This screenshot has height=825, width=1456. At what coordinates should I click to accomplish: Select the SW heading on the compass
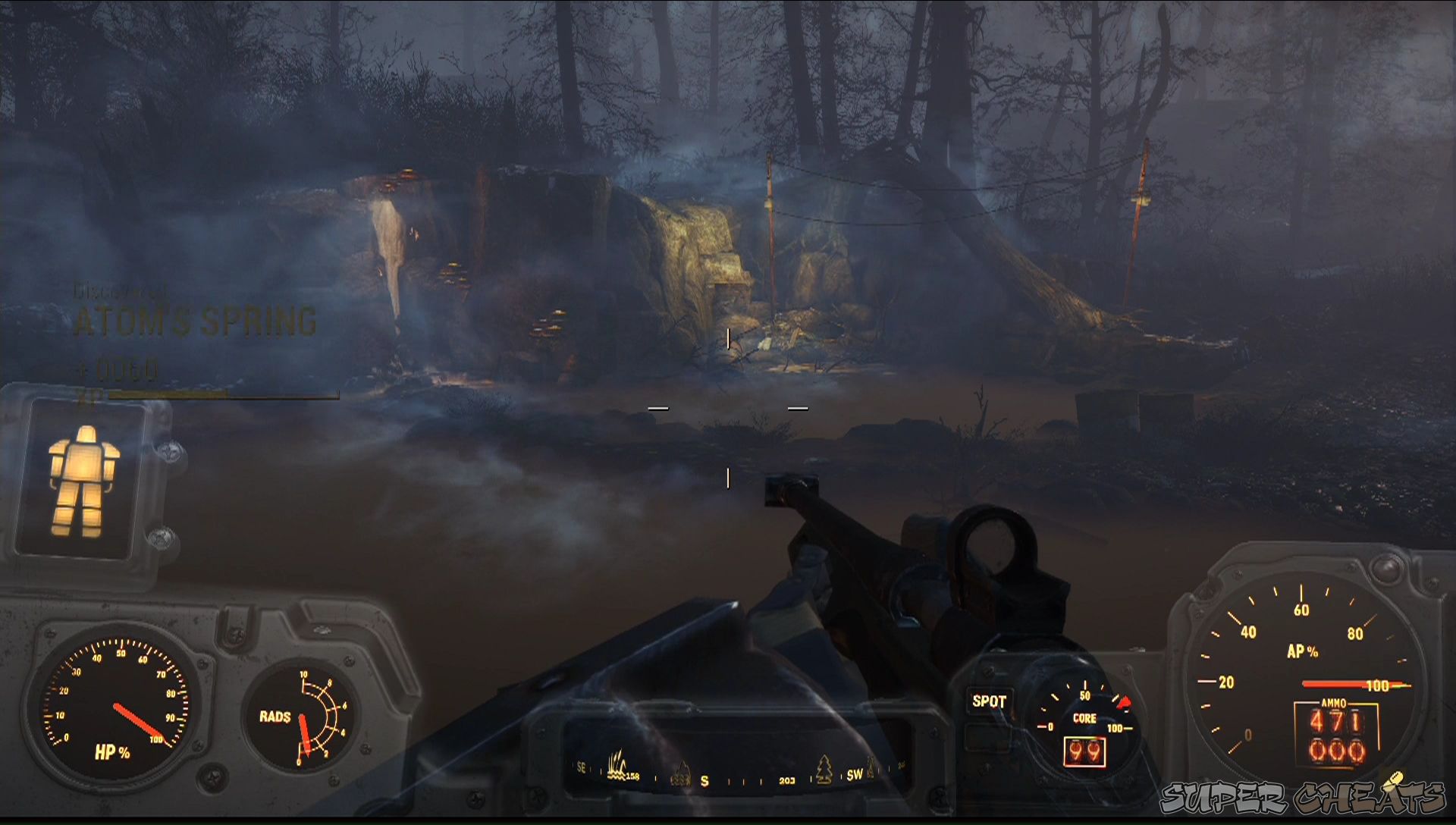coord(855,775)
